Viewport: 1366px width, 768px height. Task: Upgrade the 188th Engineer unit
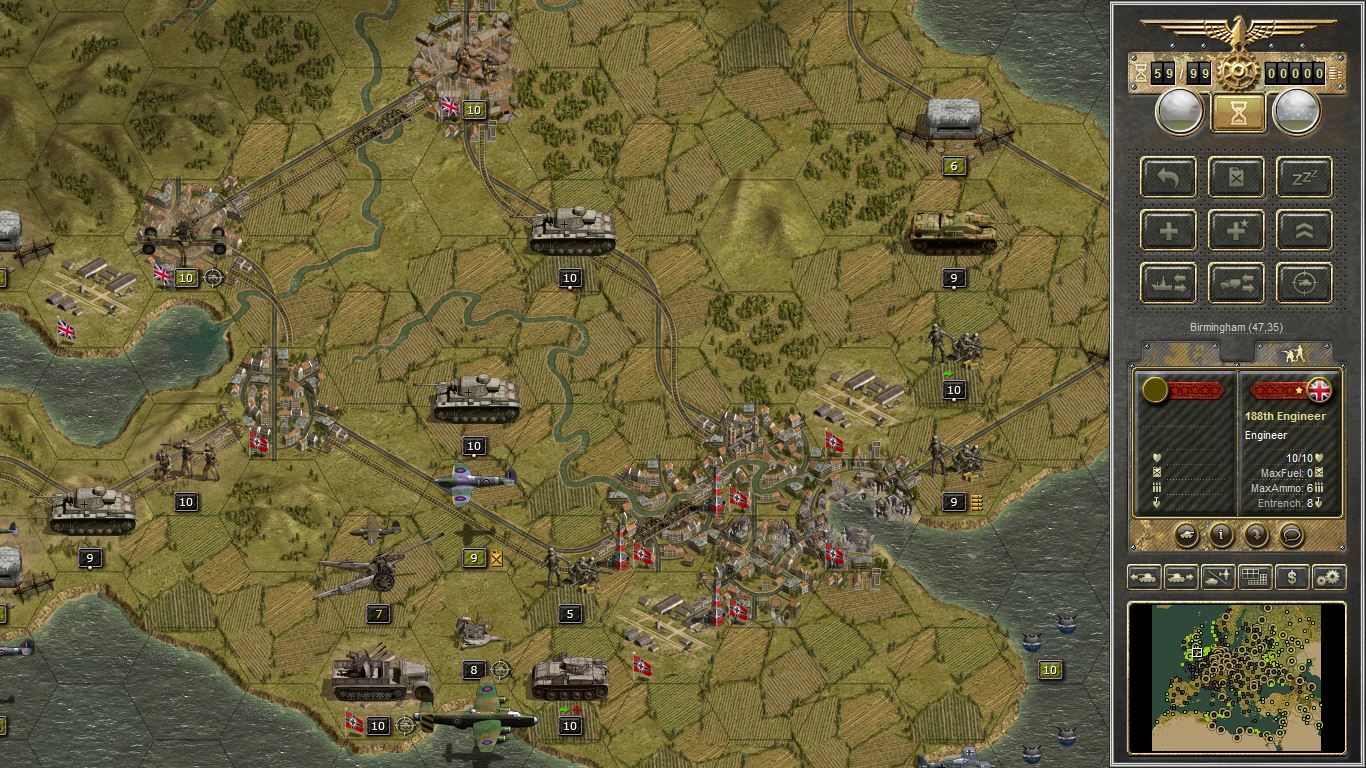[x=1303, y=230]
